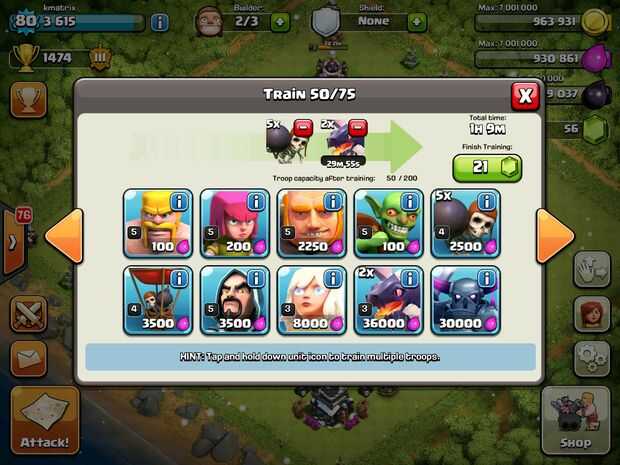Select the Healer troop card

point(311,299)
